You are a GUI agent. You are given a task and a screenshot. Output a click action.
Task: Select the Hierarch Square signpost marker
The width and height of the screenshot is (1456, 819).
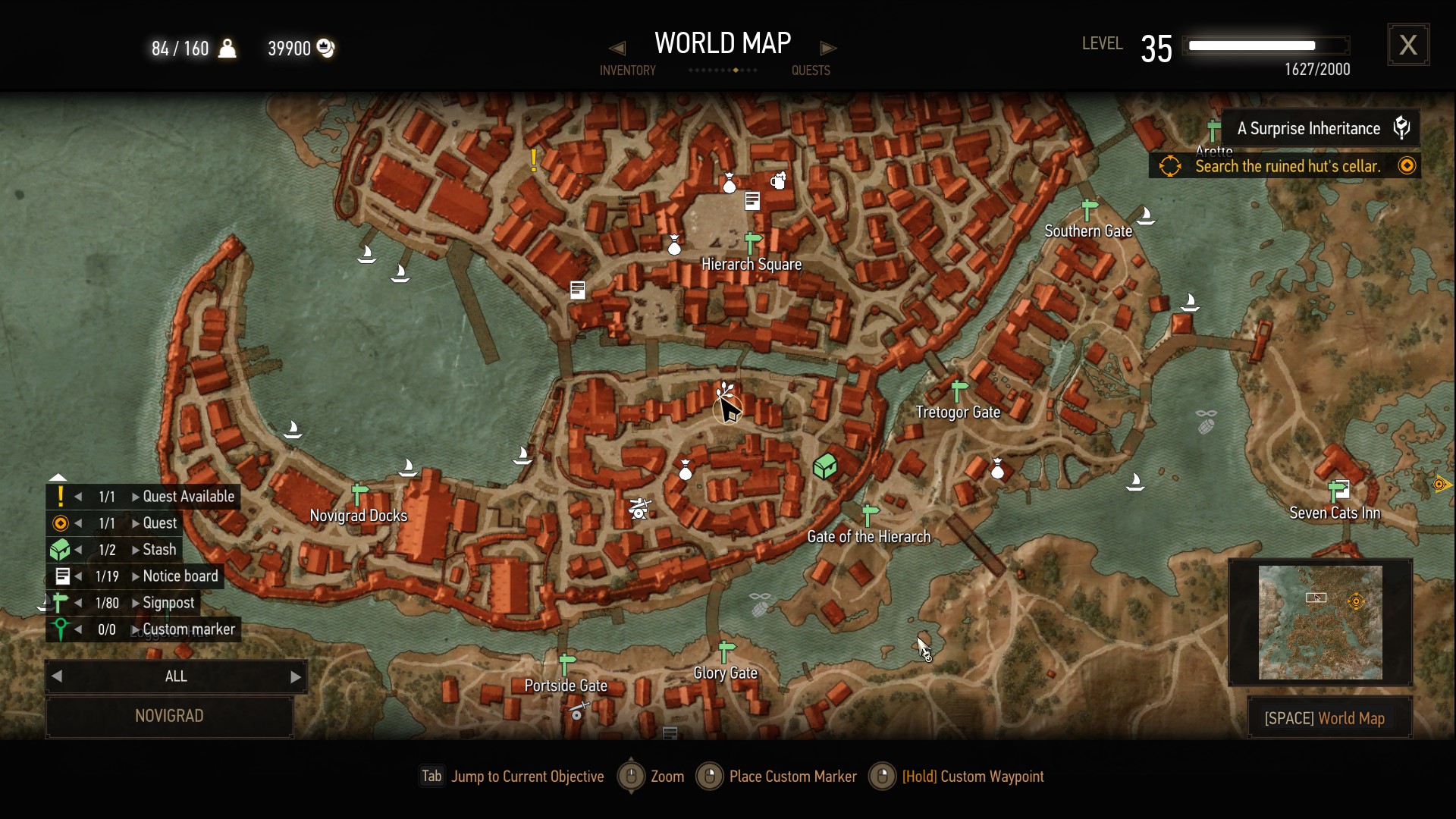752,243
